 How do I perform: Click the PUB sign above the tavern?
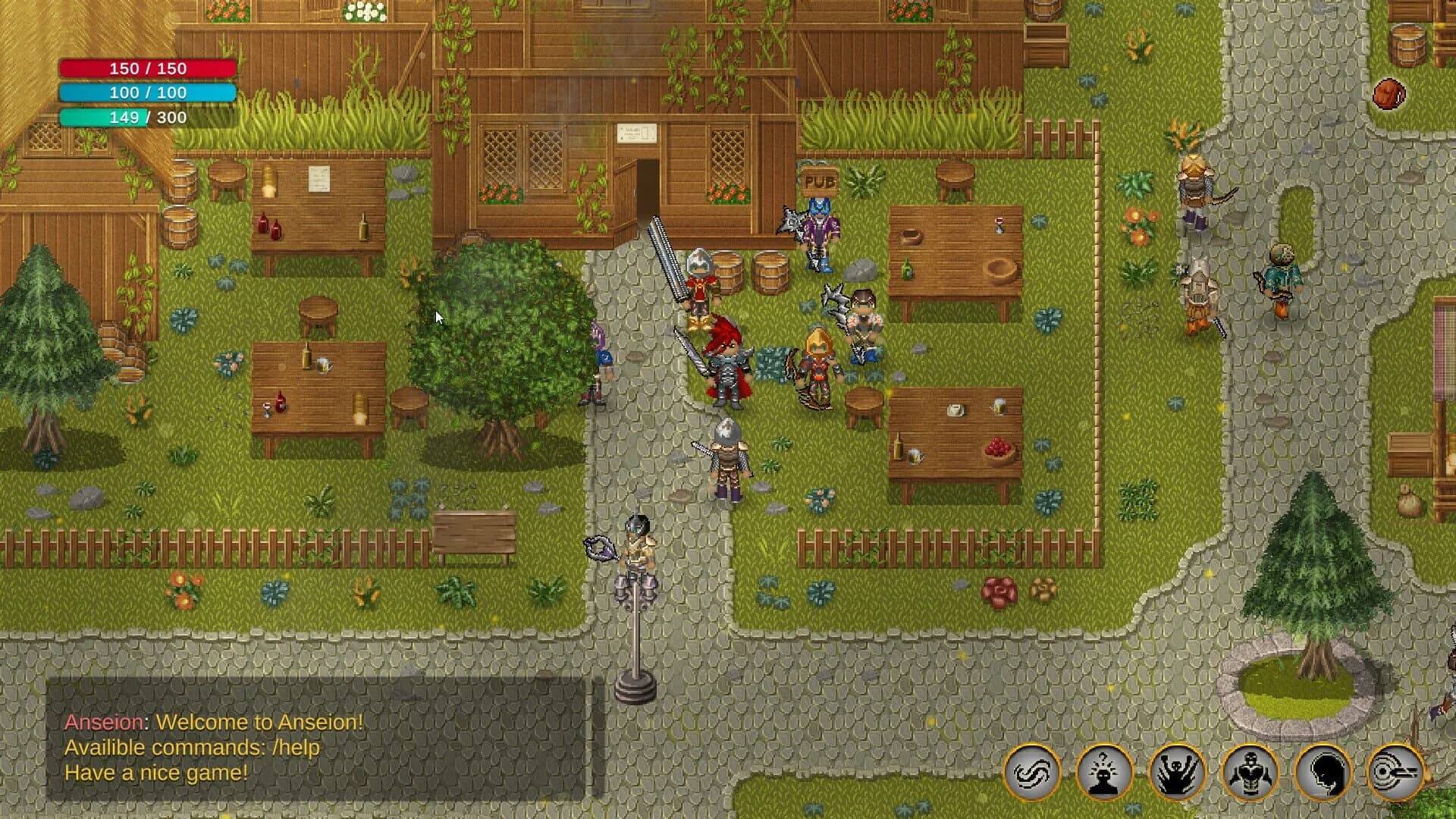[821, 180]
